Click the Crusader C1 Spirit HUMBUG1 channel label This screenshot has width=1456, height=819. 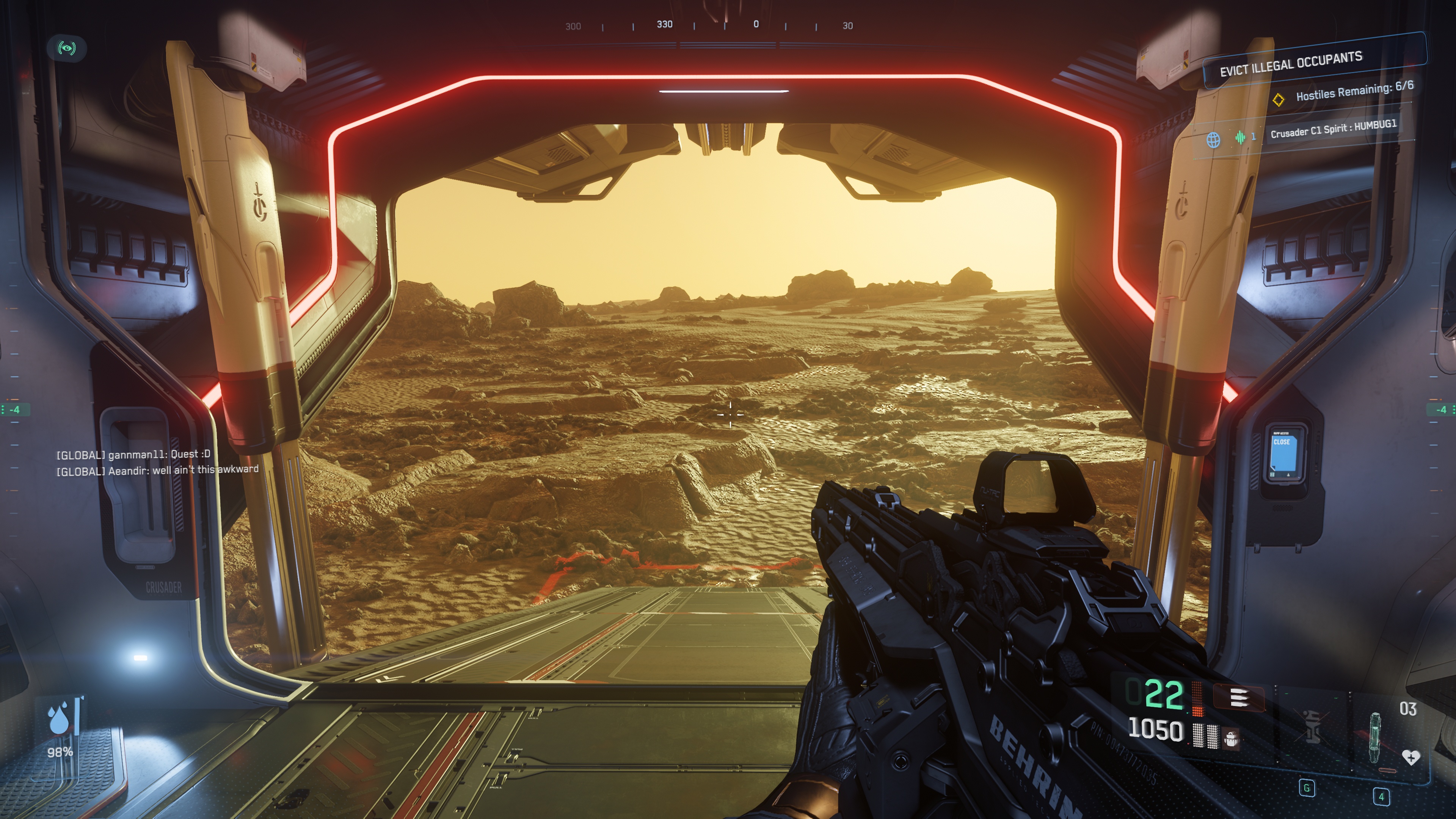(1333, 128)
